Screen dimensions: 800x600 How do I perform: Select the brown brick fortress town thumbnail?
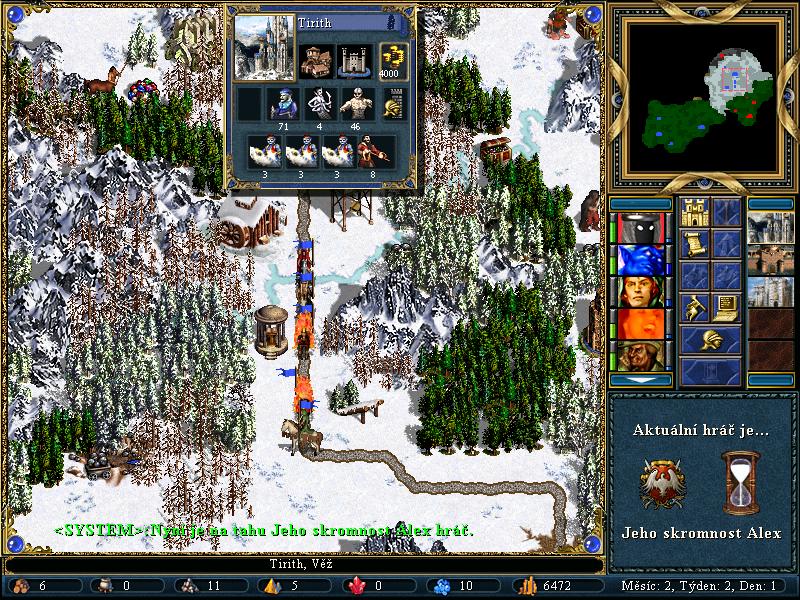pos(771,260)
